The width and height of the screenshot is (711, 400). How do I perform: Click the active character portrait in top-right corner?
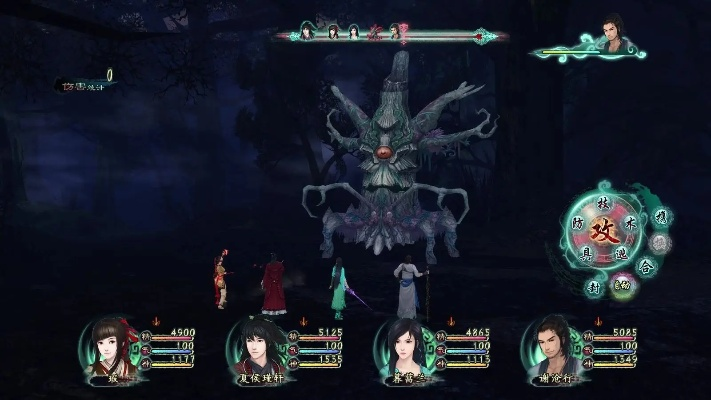coord(614,36)
